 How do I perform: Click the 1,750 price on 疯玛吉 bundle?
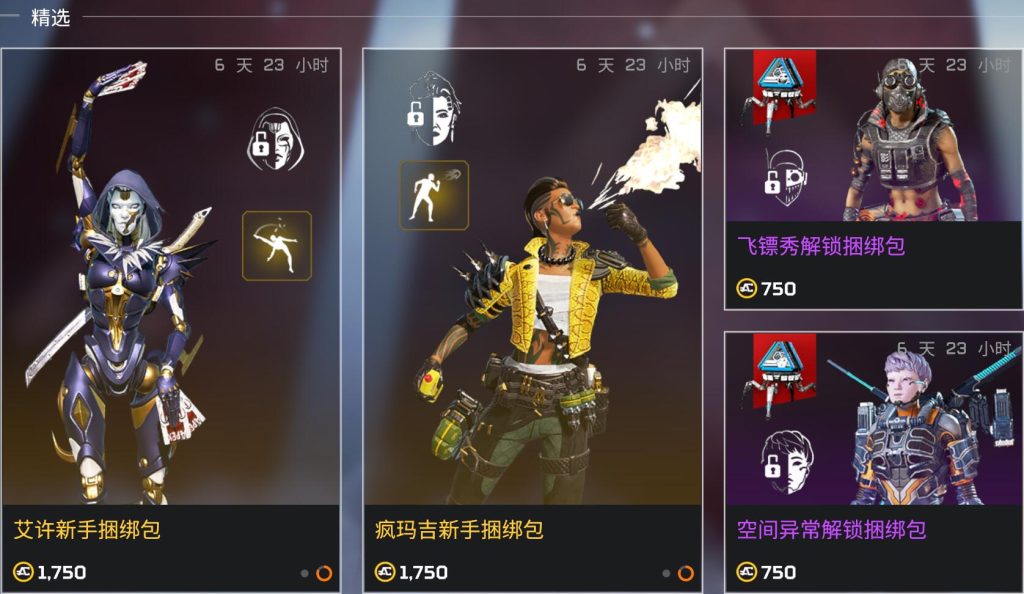412,573
